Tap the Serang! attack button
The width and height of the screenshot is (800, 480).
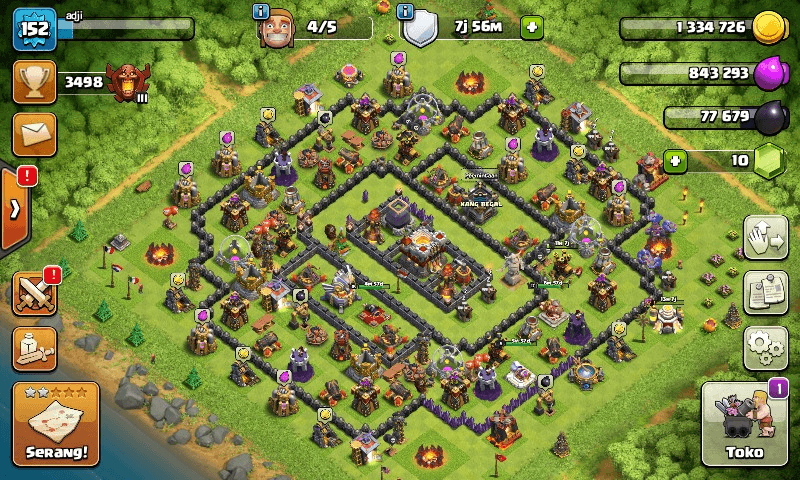[56, 425]
